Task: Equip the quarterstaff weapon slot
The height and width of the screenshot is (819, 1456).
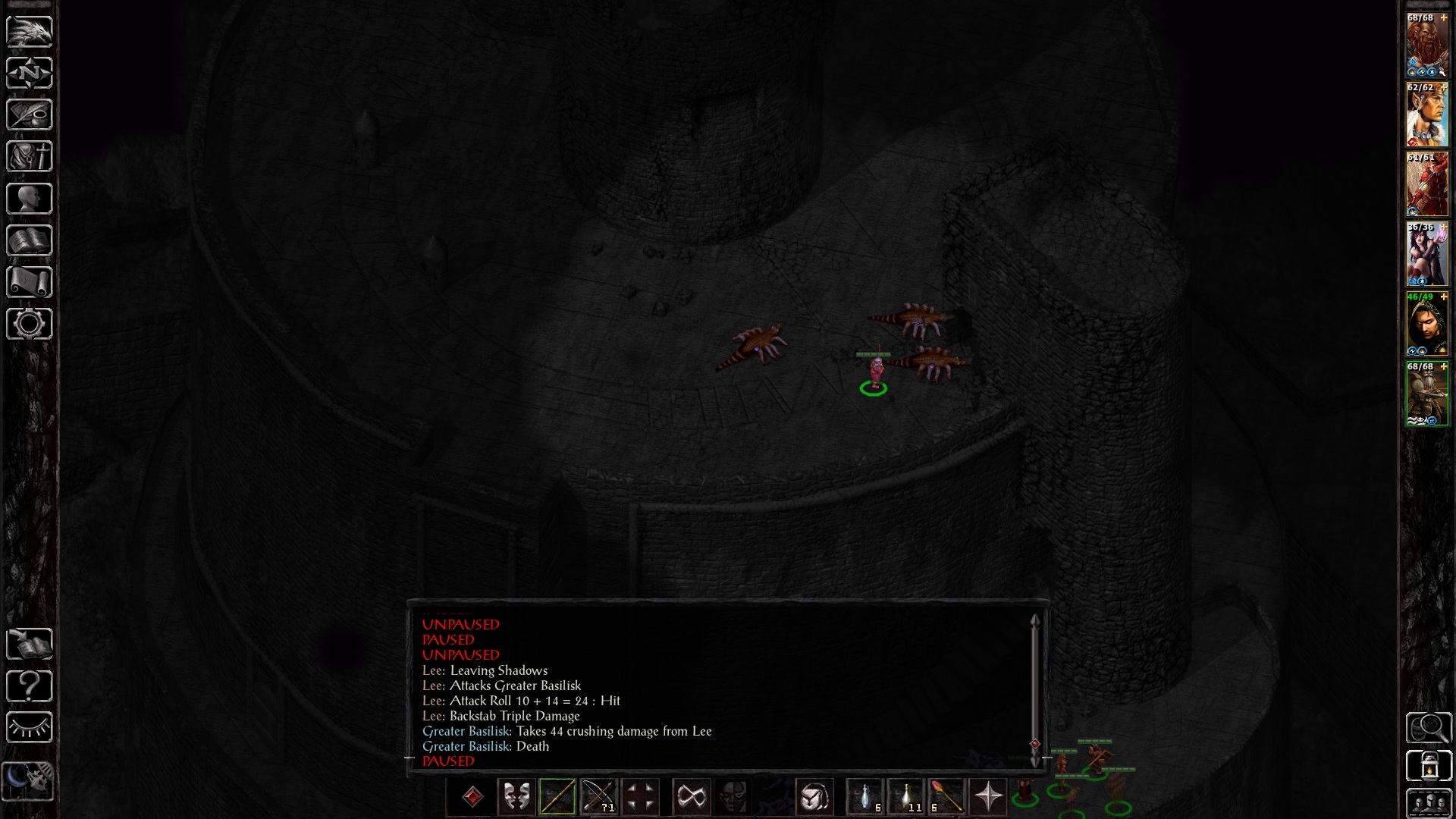Action: click(x=557, y=797)
